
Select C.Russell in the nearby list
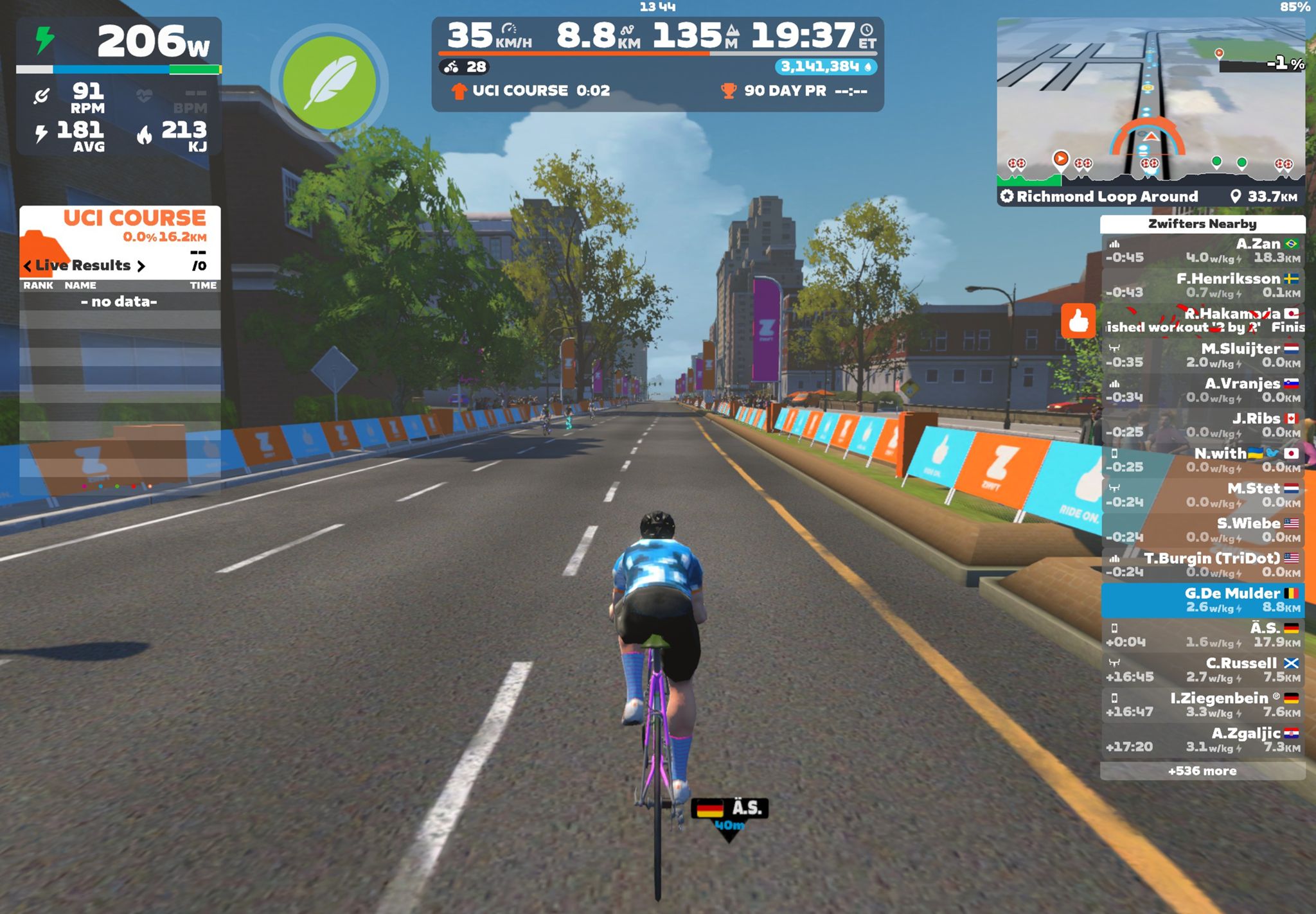[1202, 670]
